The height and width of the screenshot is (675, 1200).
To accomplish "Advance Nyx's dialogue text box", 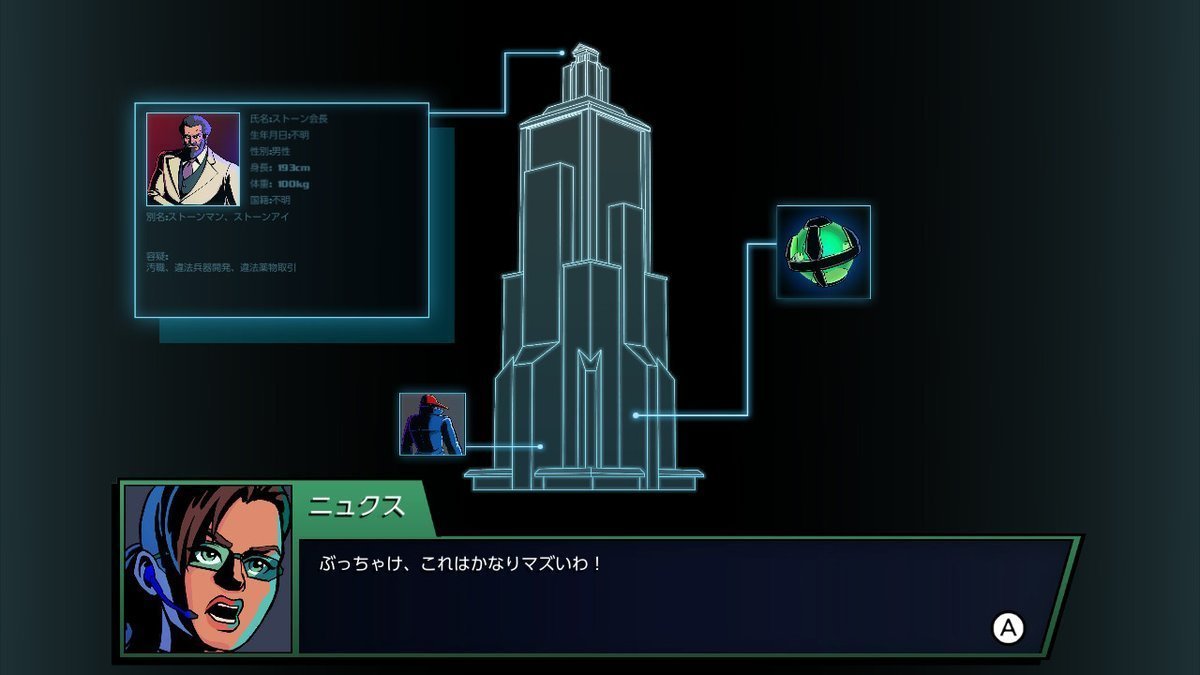I will 1008,628.
